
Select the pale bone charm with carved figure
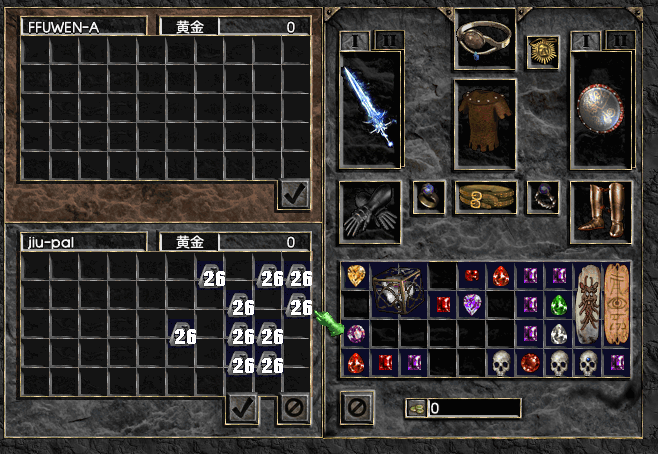(x=588, y=304)
